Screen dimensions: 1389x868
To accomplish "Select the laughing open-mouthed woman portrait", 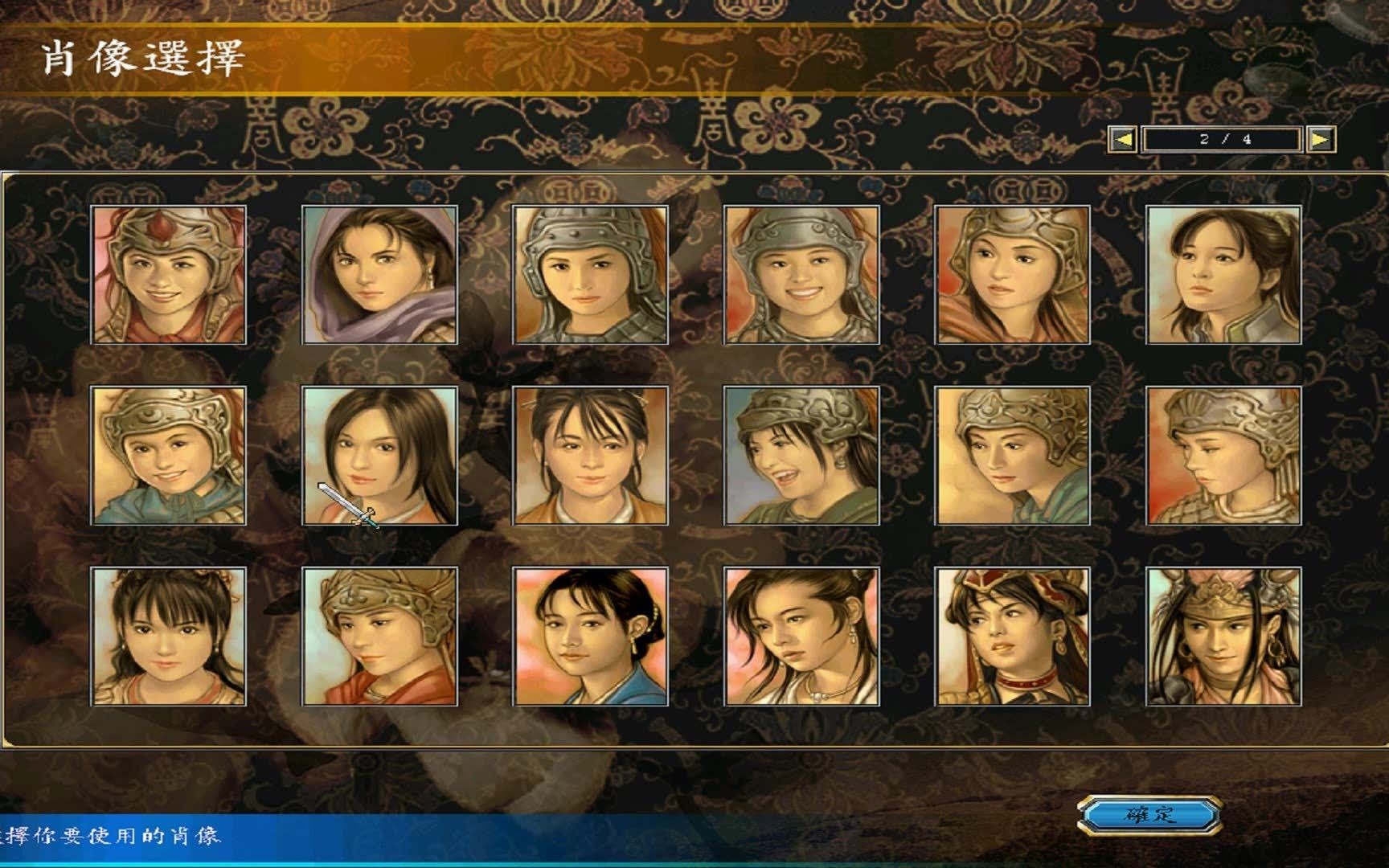I will click(x=801, y=456).
